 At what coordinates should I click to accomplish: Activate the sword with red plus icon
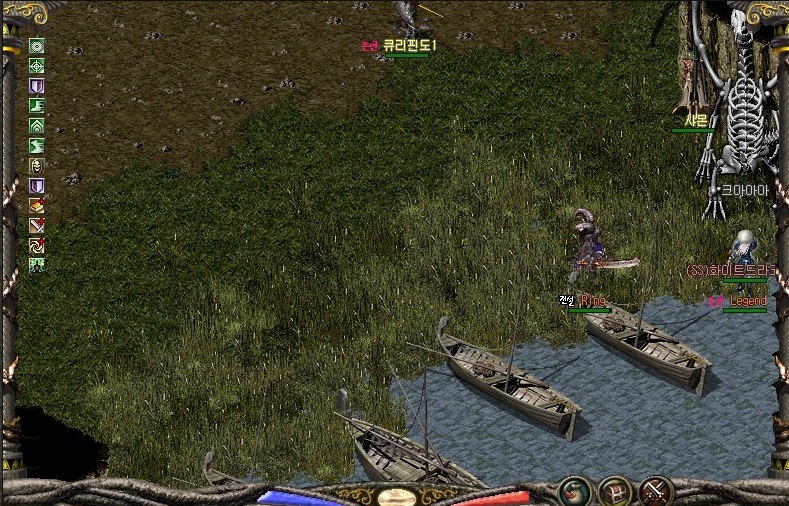(x=37, y=226)
